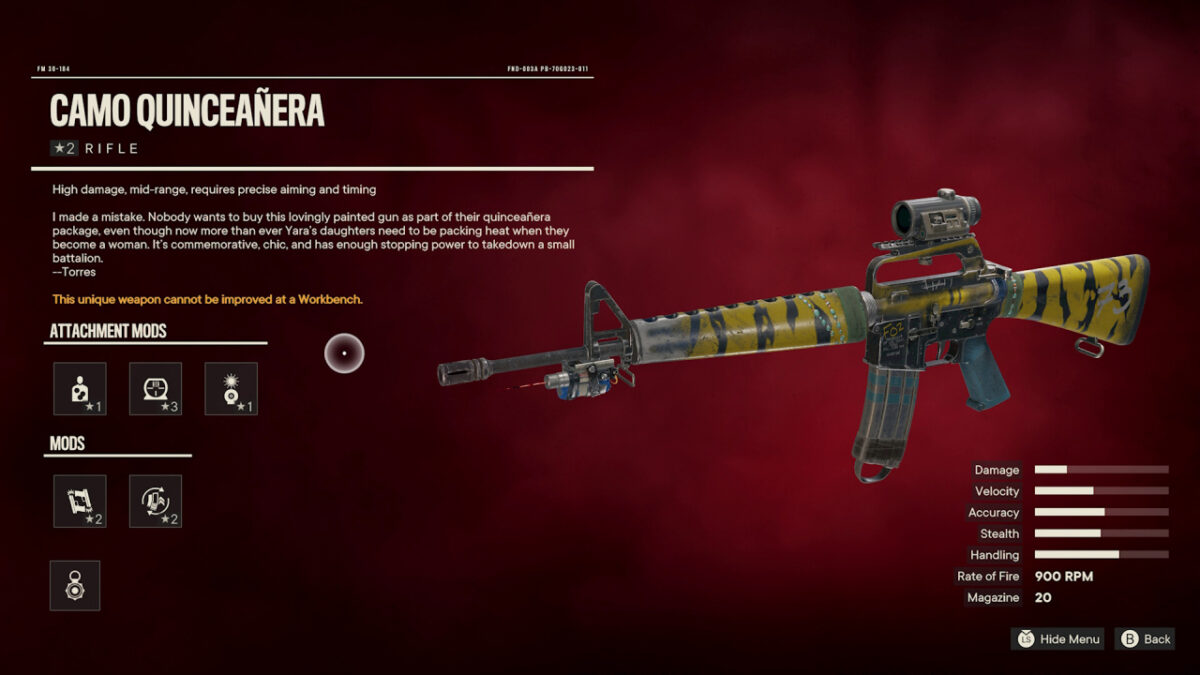Select the two-star magazine reload mod

point(155,501)
